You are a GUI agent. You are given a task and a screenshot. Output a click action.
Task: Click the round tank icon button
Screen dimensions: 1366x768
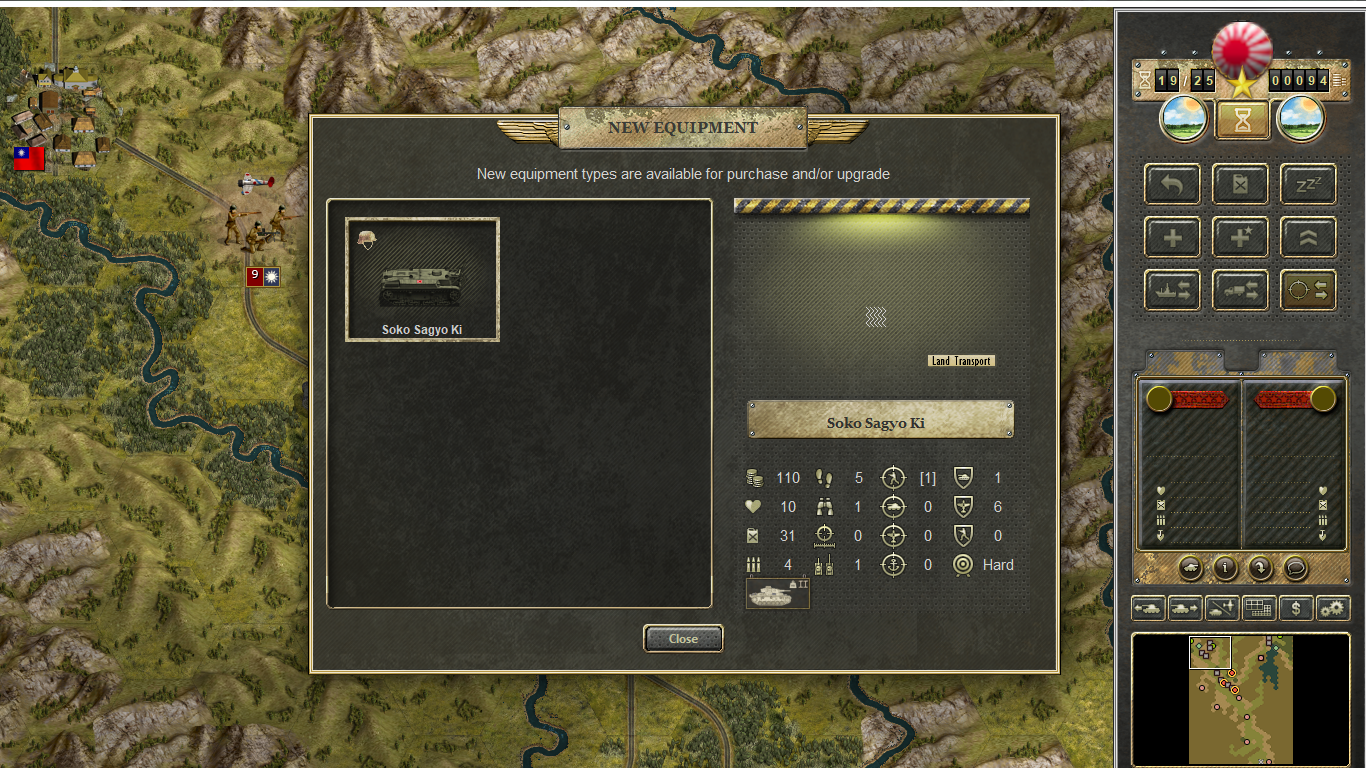tap(1190, 568)
